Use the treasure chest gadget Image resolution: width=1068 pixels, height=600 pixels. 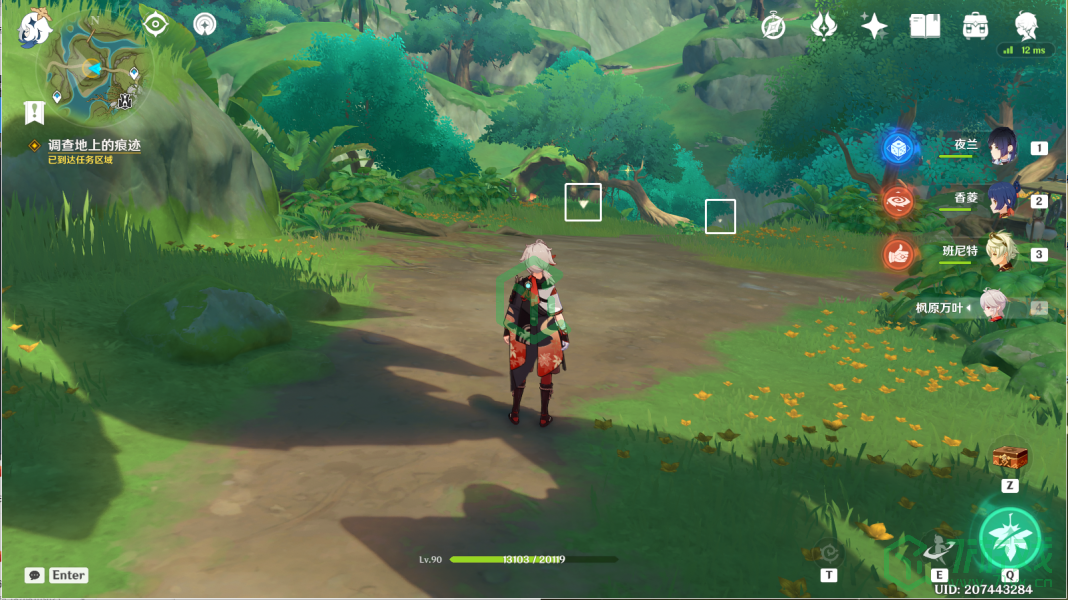click(x=1010, y=460)
